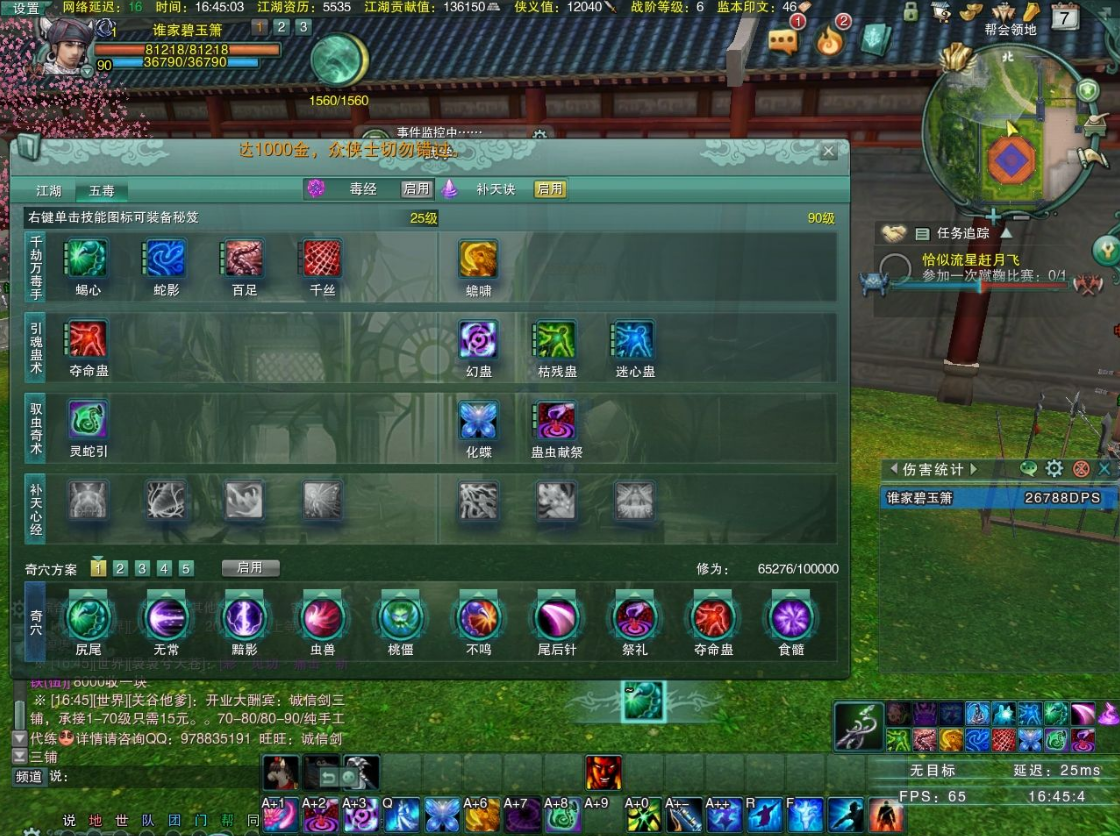Click the 蝎心 skill icon
Image resolution: width=1120 pixels, height=836 pixels.
(87, 258)
